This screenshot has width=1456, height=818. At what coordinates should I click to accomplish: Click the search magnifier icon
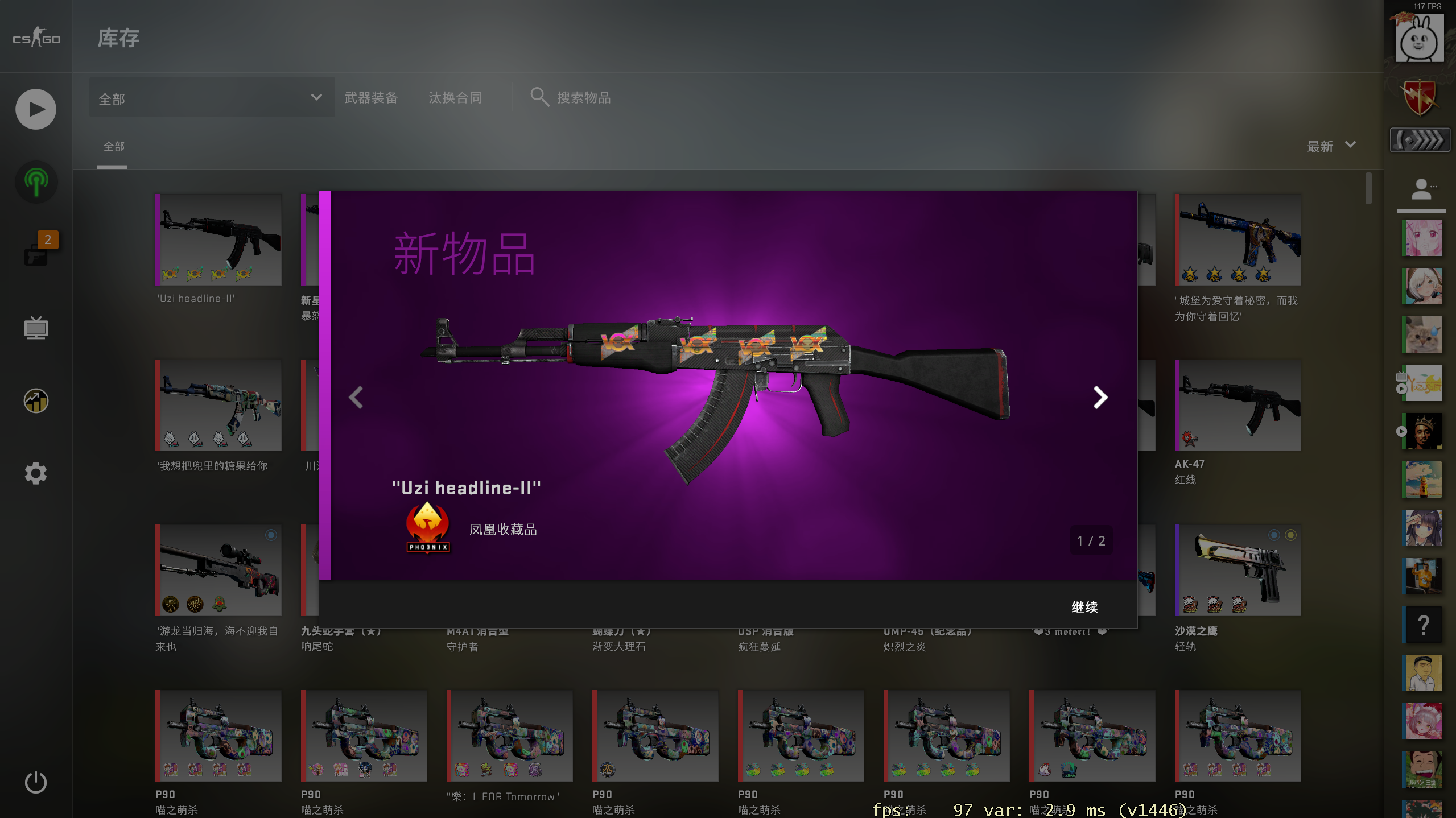538,97
